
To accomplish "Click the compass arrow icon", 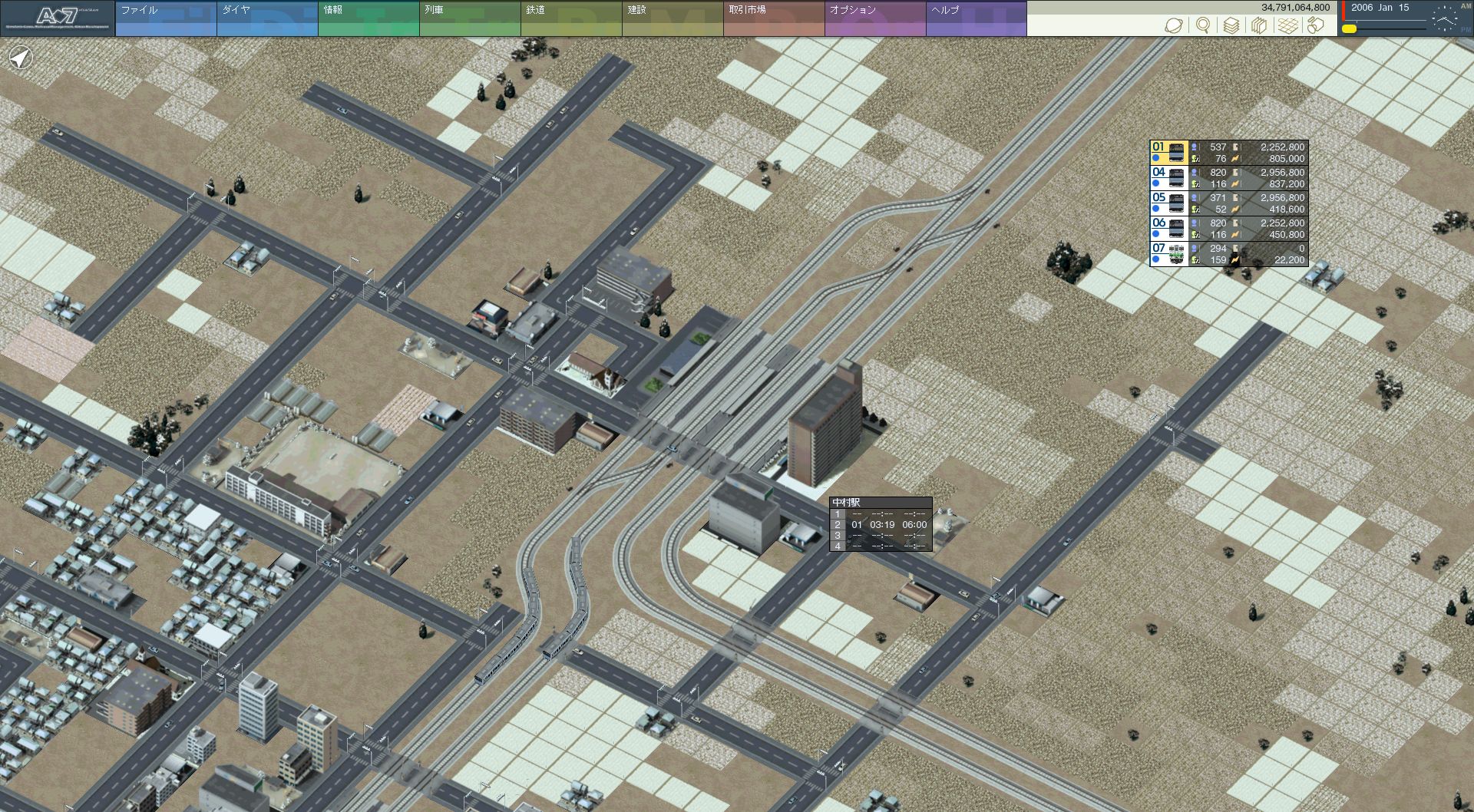I will coord(21,58).
